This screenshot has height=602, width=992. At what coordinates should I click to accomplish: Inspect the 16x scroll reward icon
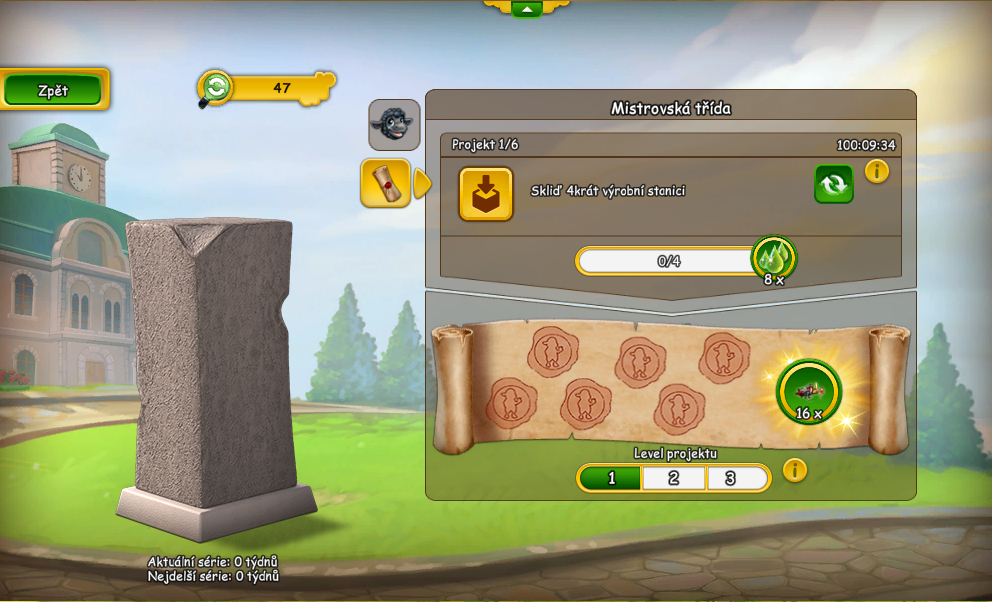809,392
